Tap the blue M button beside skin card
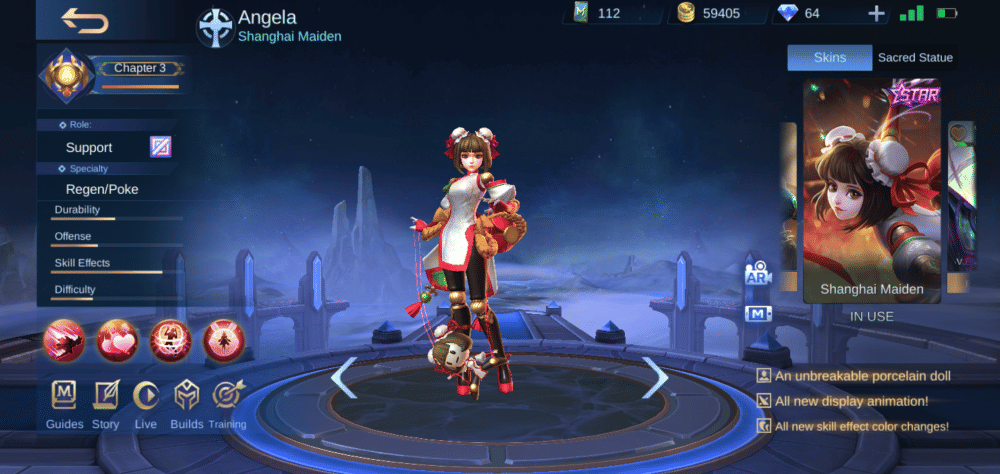 (757, 314)
